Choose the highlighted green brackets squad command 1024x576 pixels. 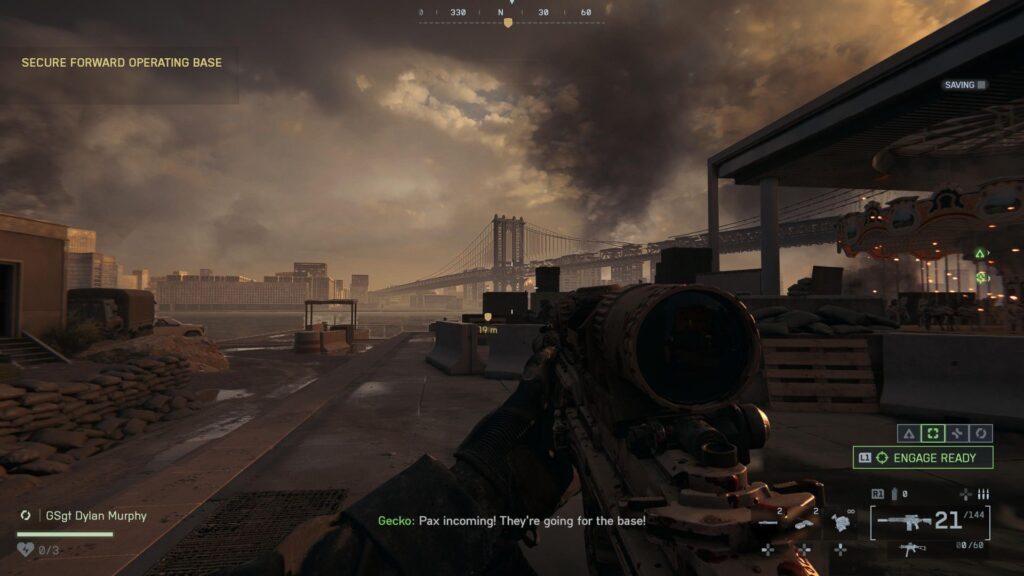tap(932, 433)
